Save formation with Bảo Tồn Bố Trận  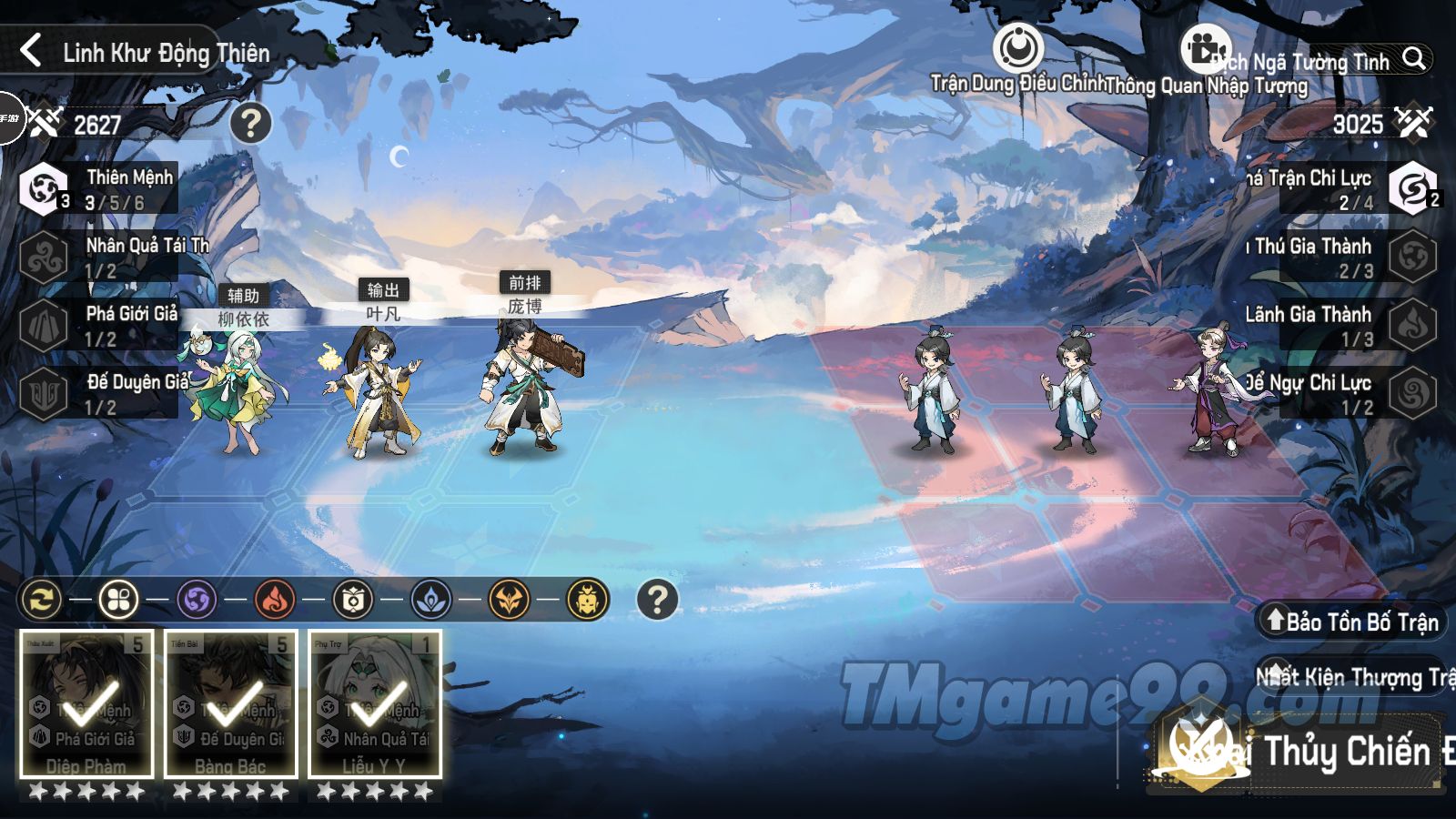point(1352,622)
